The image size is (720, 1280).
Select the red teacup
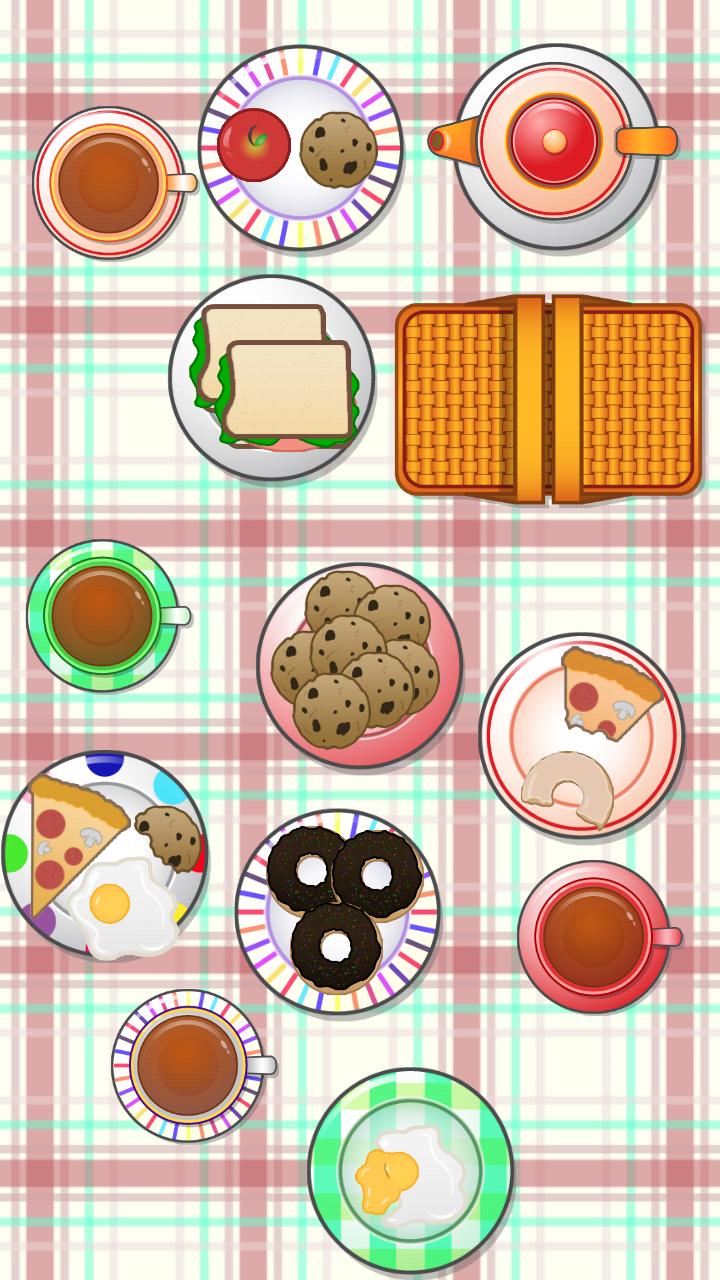(x=593, y=936)
